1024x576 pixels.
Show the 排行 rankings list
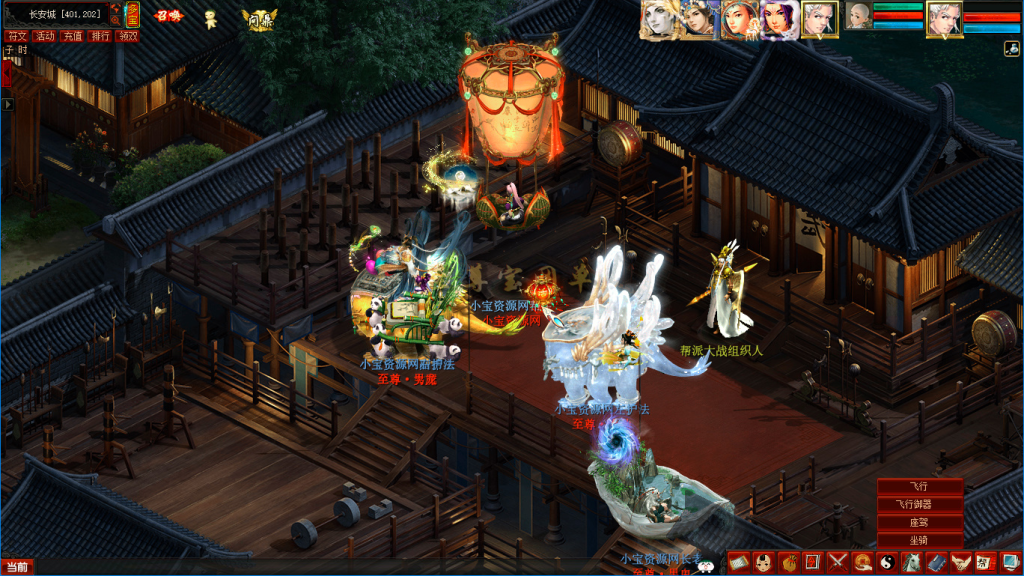pyautogui.click(x=100, y=36)
